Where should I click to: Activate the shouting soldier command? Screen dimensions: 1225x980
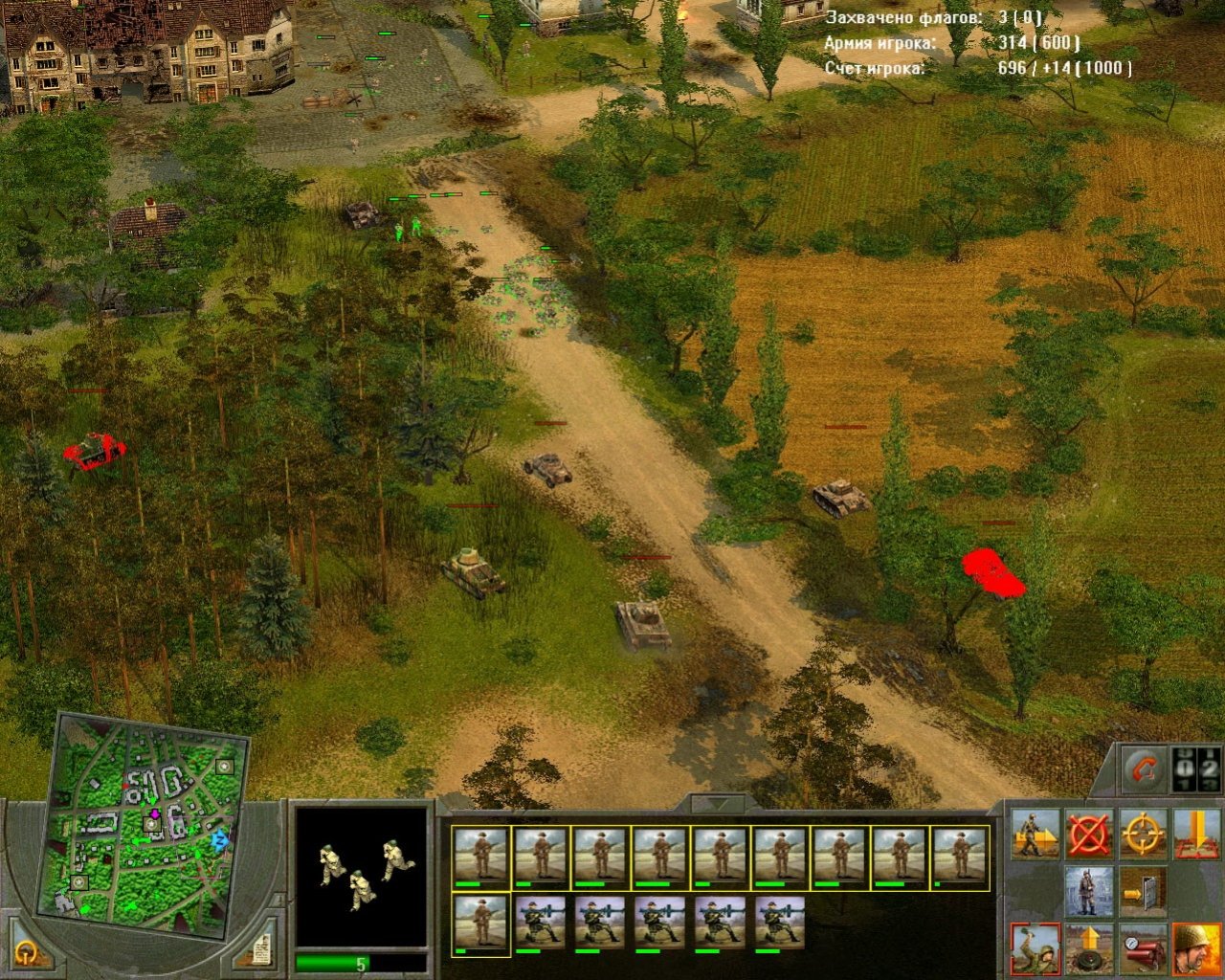coord(1196,947)
